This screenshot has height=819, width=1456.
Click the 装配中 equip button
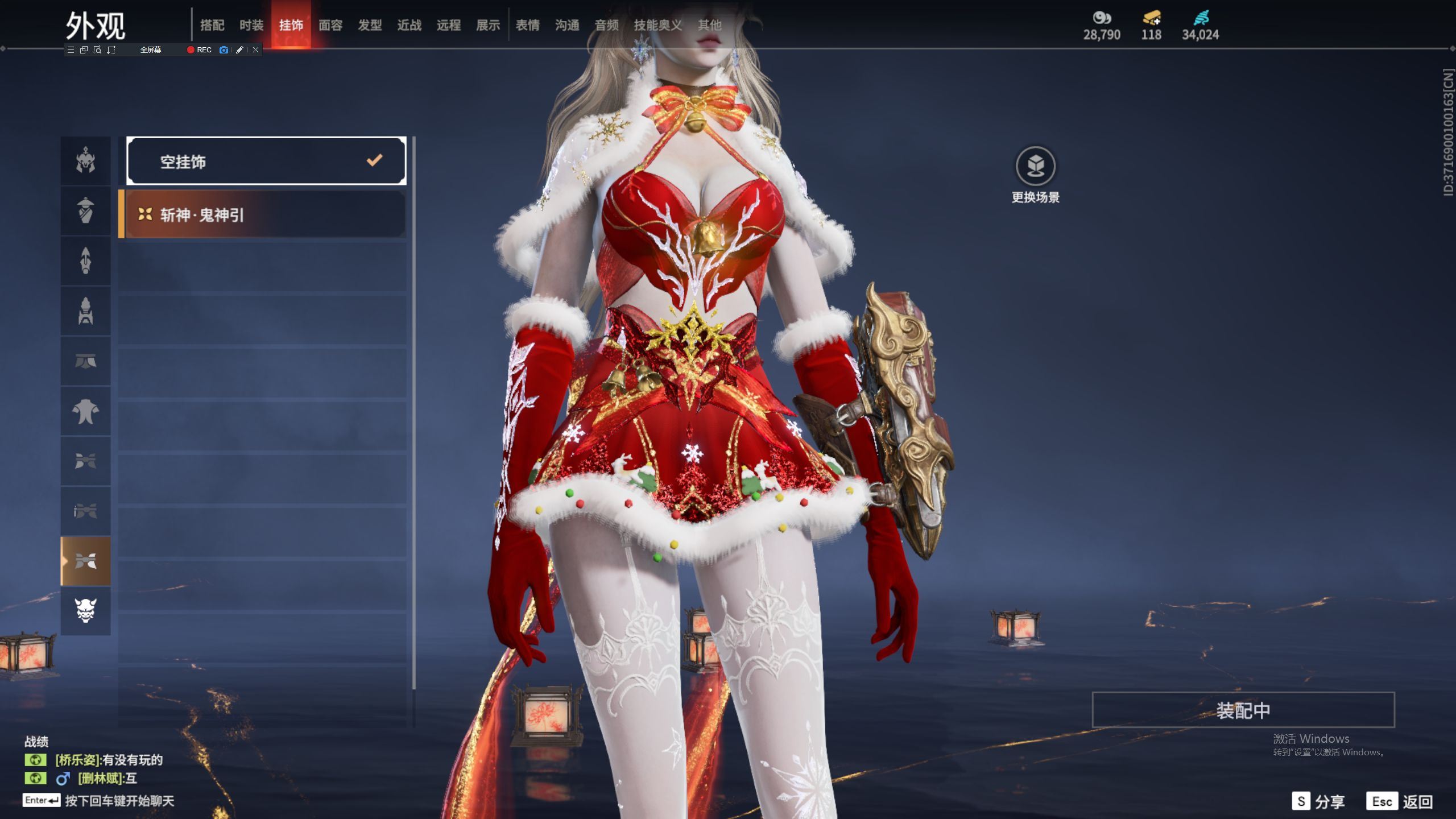pos(1243,710)
